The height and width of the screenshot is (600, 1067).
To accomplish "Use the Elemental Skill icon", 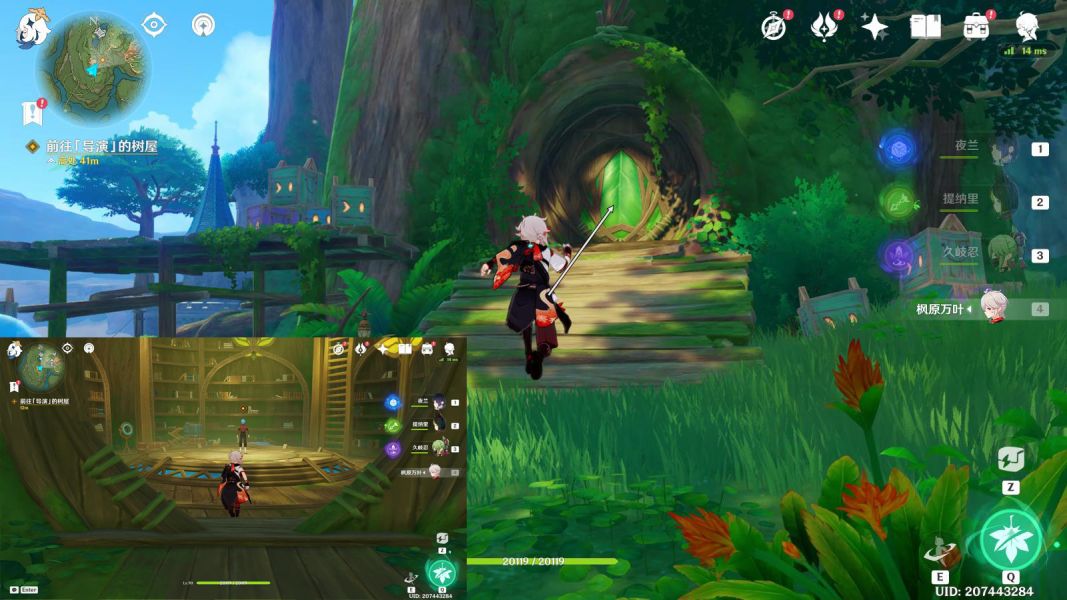I will 940,551.
